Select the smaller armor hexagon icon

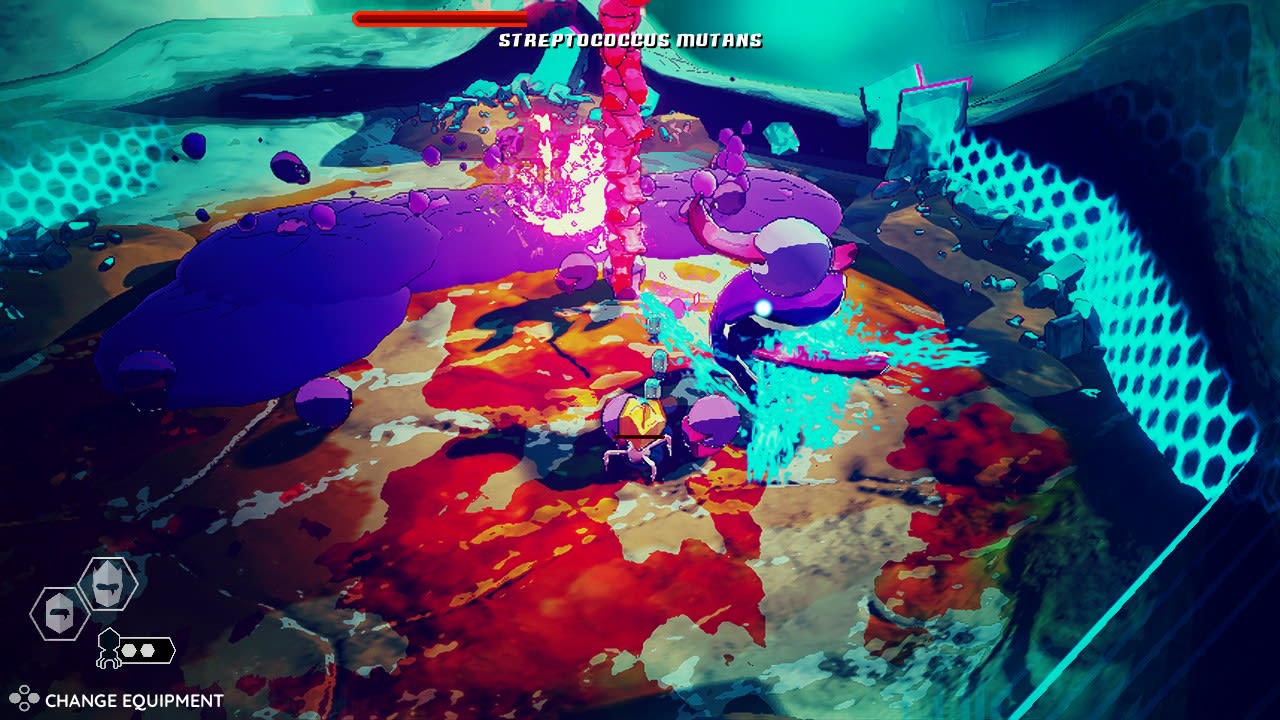58,614
